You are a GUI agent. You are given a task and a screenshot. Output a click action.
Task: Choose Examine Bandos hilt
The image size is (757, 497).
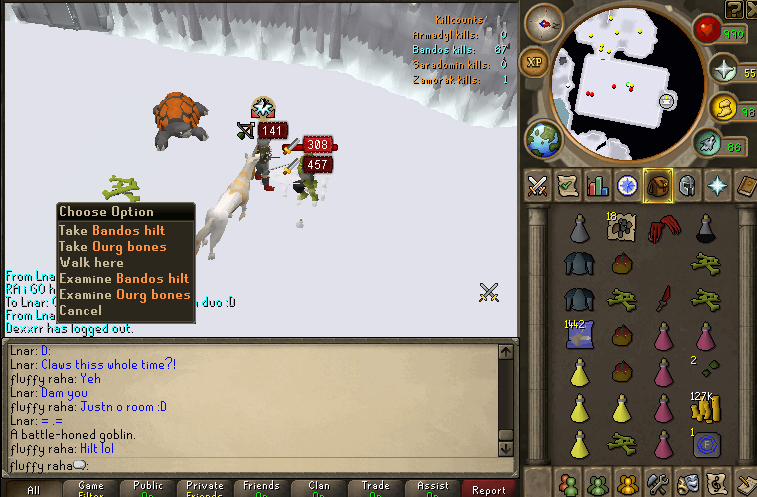123,279
